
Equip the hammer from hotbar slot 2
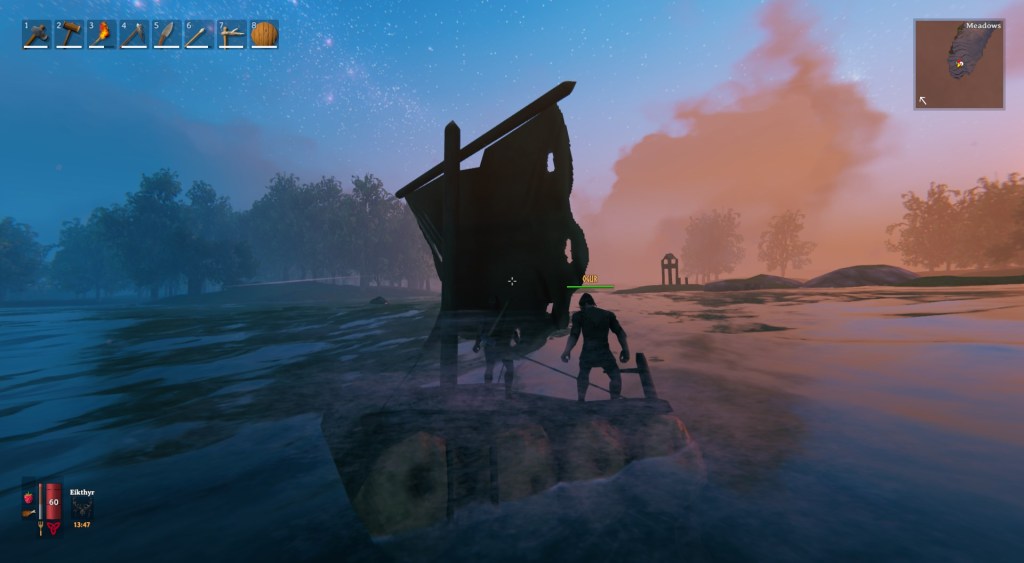click(x=69, y=35)
